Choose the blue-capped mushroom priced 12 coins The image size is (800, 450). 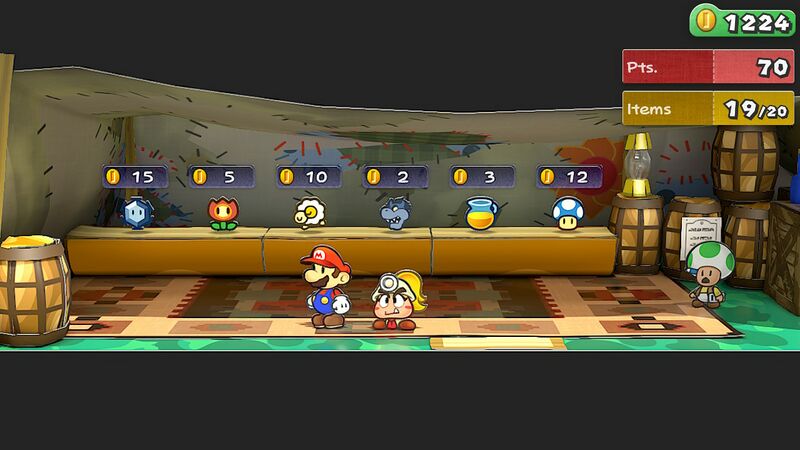coord(567,212)
